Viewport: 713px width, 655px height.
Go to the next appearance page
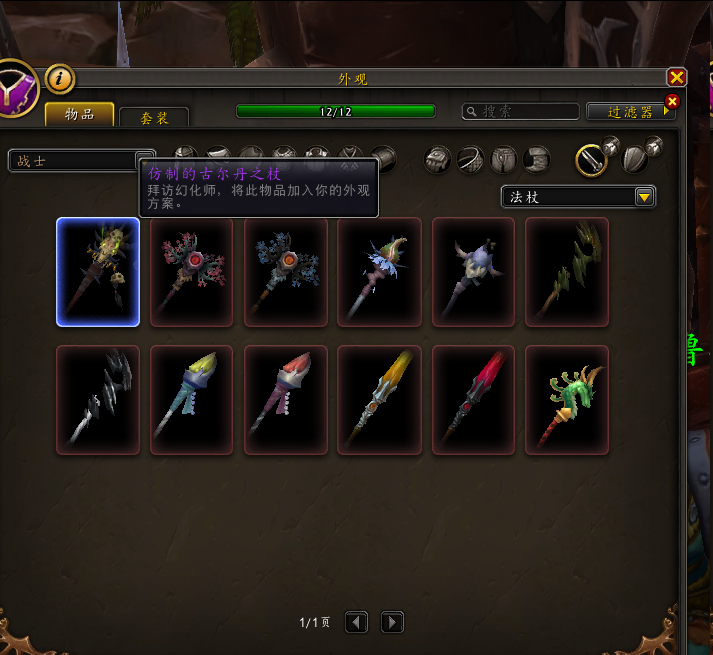click(x=392, y=622)
